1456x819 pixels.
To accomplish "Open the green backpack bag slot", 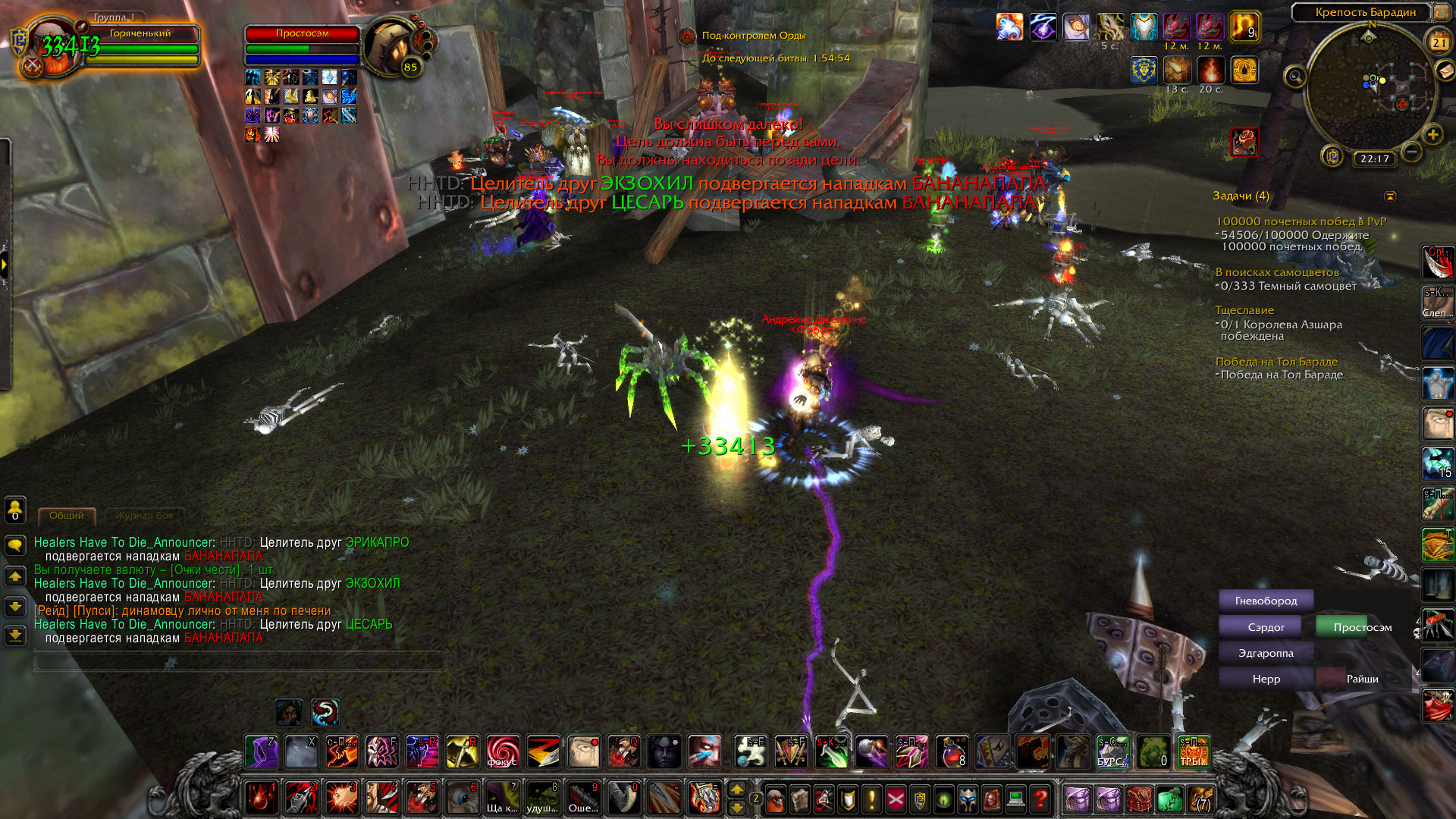I will point(1169,799).
